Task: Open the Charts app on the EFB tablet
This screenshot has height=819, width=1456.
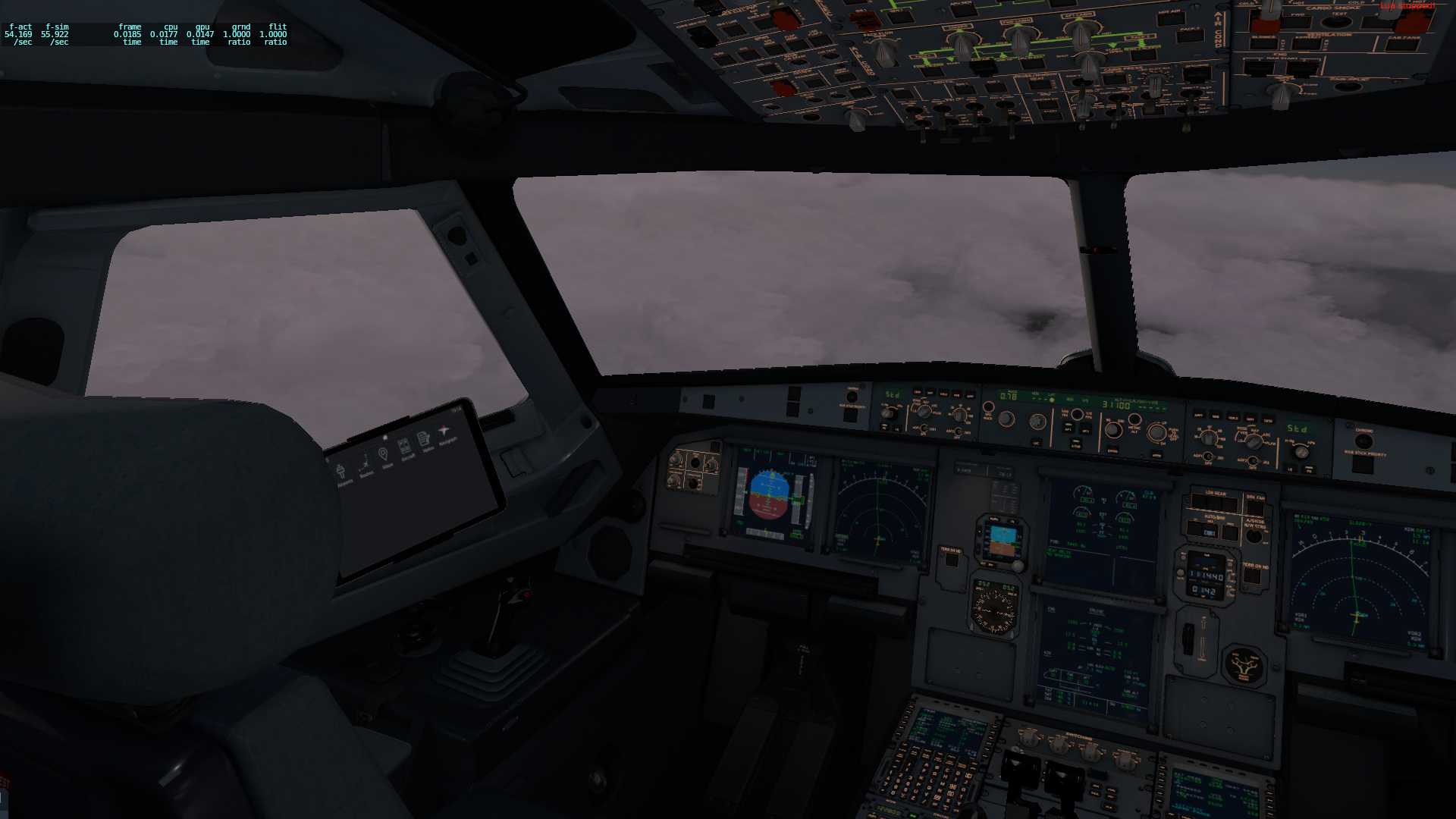Action: point(405,446)
